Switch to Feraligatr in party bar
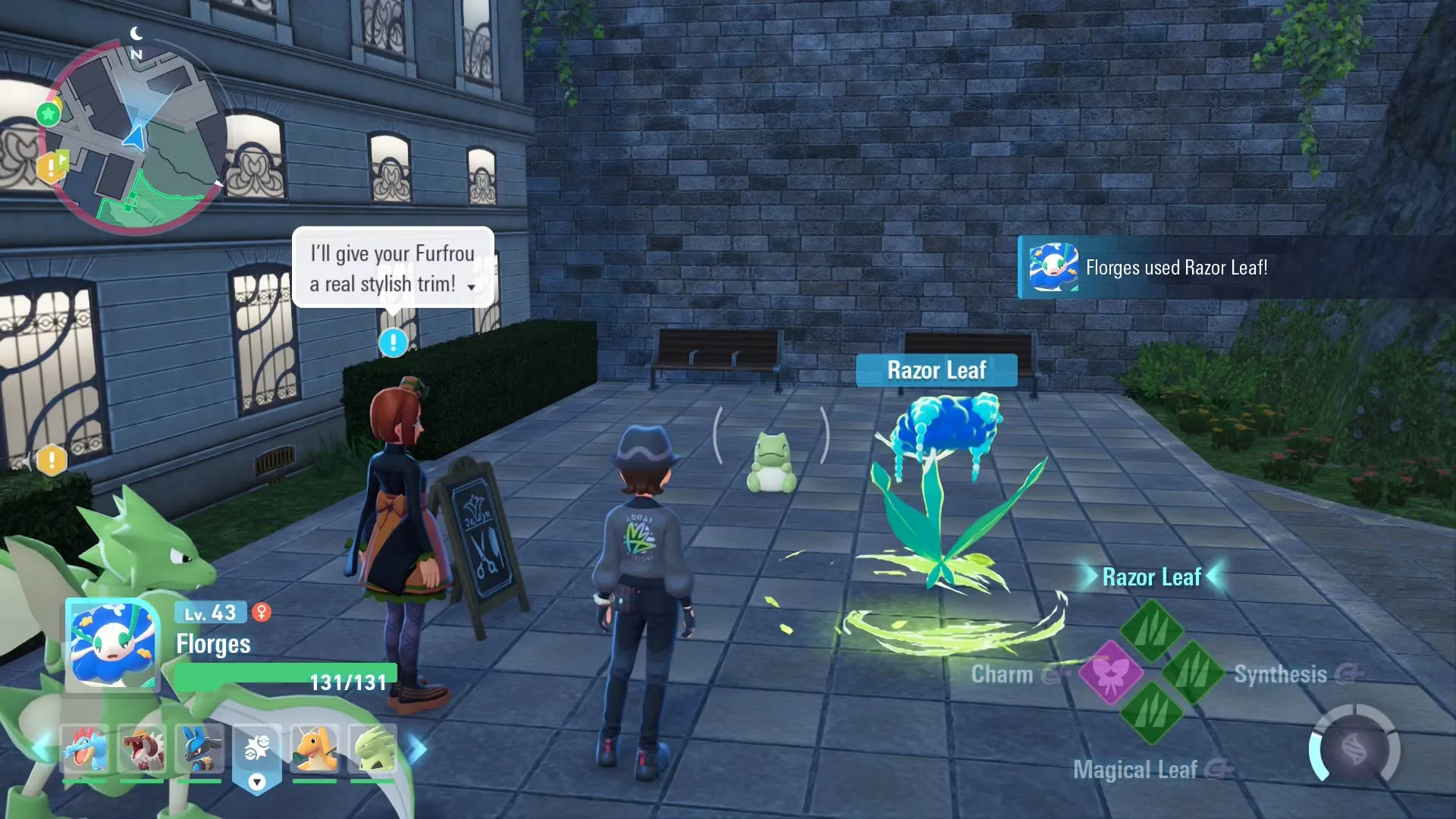Screen dimensions: 1456x819 pyautogui.click(x=83, y=749)
